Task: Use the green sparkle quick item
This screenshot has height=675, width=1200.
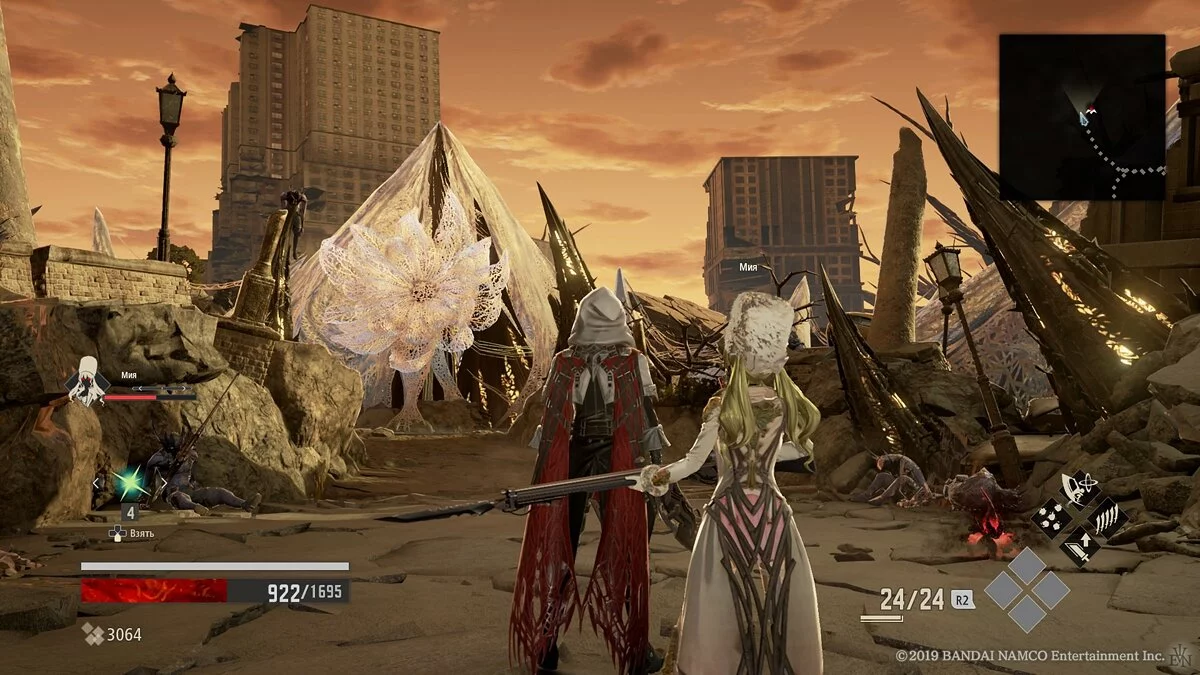Action: tap(129, 484)
